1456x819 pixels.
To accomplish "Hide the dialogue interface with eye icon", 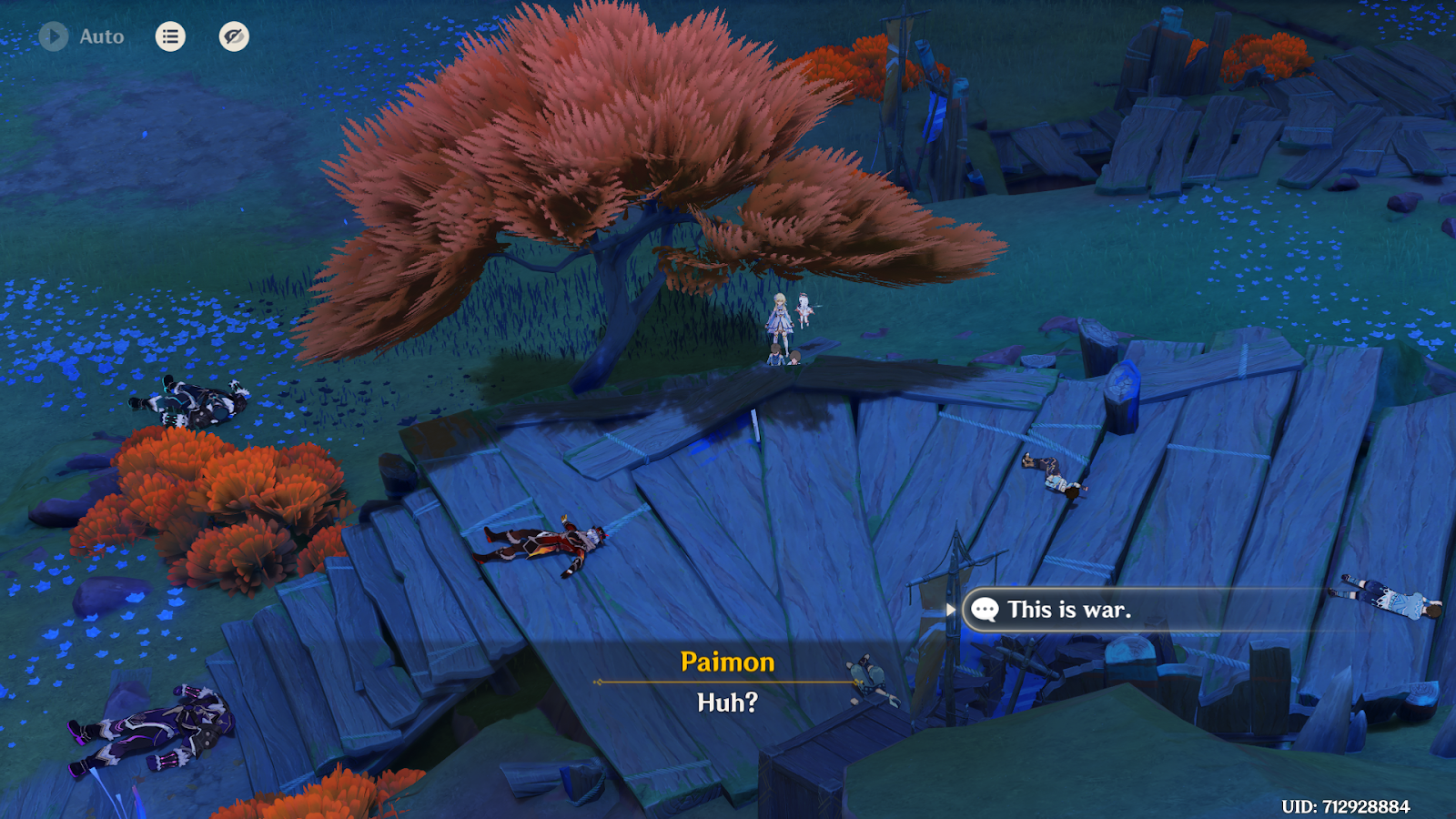I will click(x=234, y=36).
